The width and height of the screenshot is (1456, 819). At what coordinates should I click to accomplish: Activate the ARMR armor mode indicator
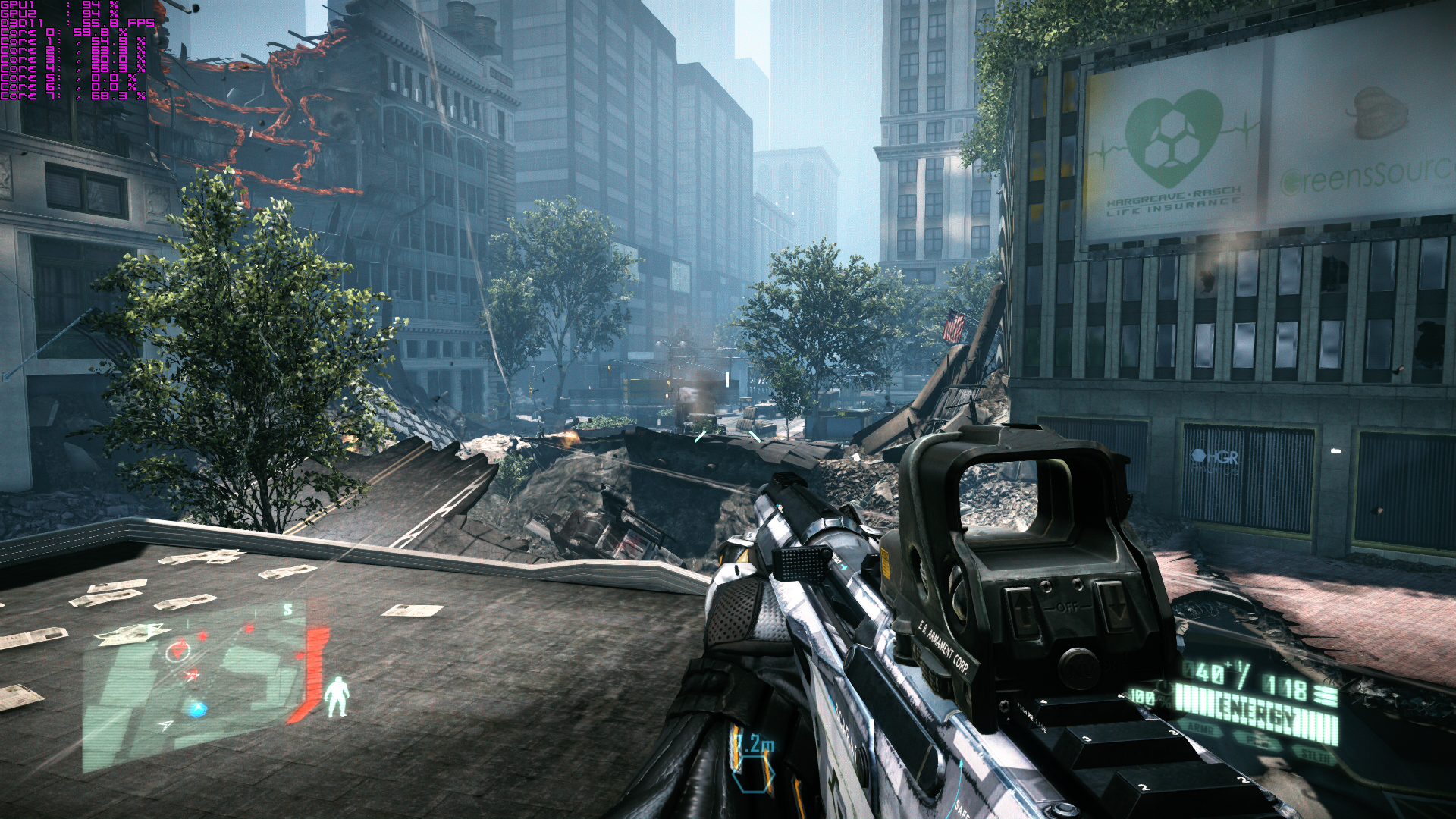coord(1200,730)
